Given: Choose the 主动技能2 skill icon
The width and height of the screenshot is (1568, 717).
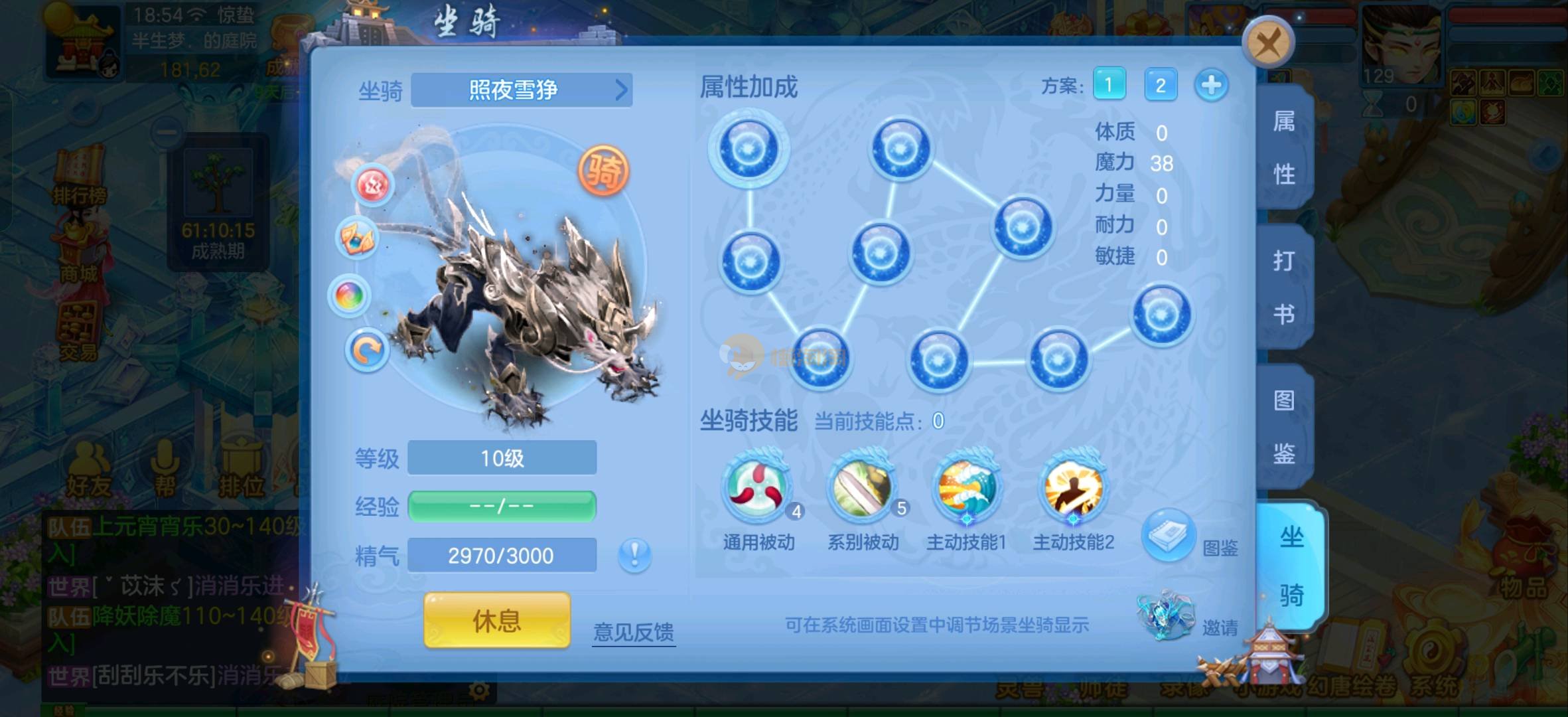Looking at the screenshot, I should coord(1072,487).
